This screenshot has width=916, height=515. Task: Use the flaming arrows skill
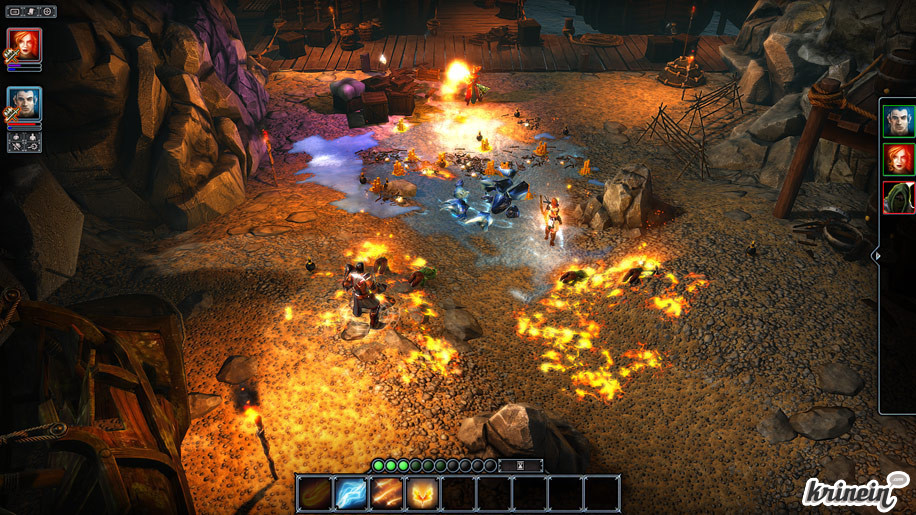coord(387,493)
